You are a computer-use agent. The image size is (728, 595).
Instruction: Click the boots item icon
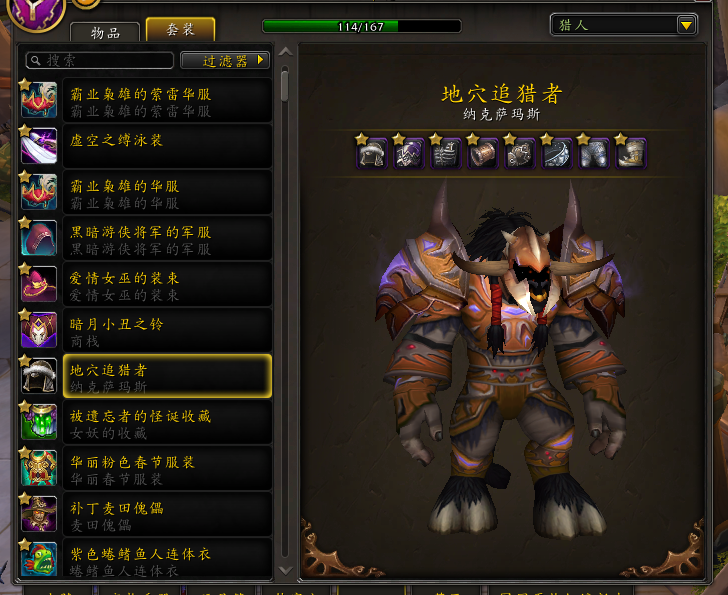(x=630, y=153)
